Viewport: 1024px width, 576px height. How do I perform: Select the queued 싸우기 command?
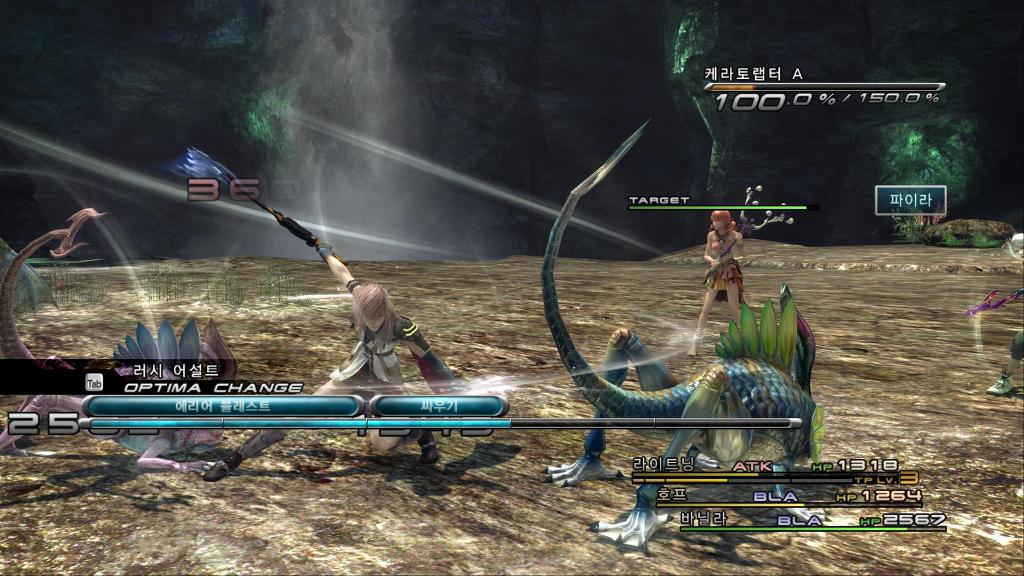437,406
